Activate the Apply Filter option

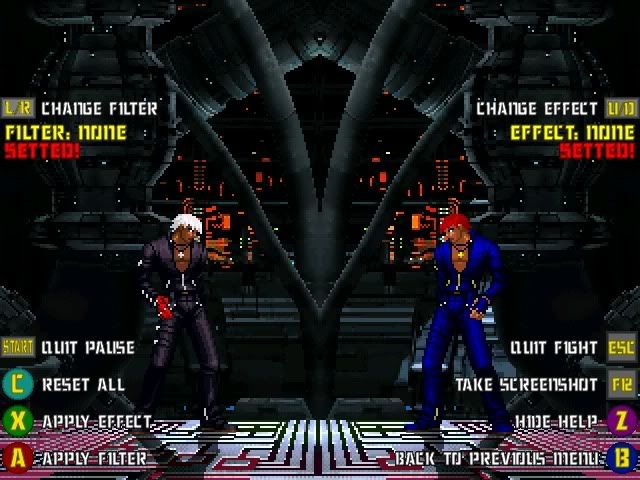(93, 458)
